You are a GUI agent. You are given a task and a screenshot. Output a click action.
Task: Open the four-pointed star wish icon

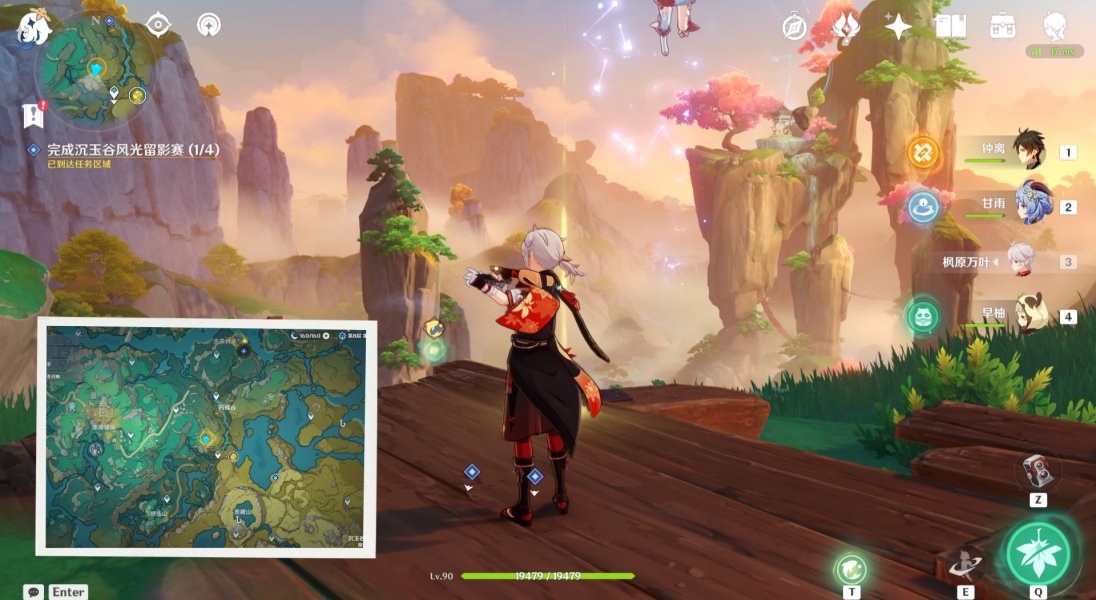point(898,26)
